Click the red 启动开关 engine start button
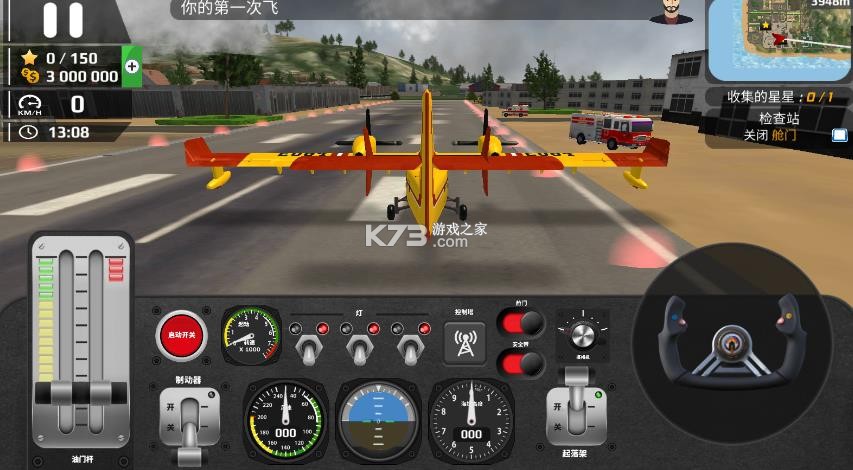Screen dimensions: 853x470 [182, 335]
